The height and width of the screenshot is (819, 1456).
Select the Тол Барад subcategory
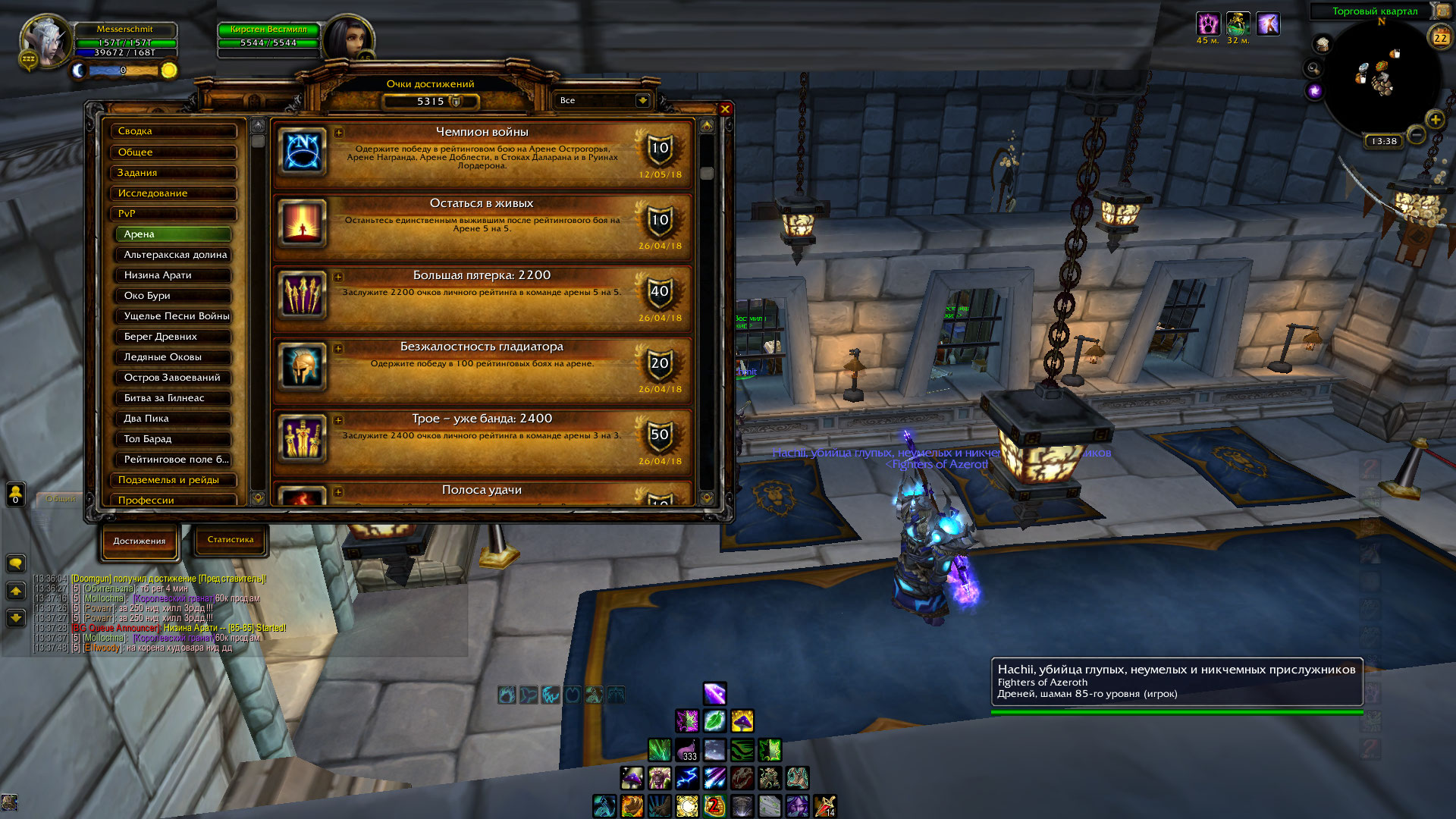pyautogui.click(x=174, y=439)
